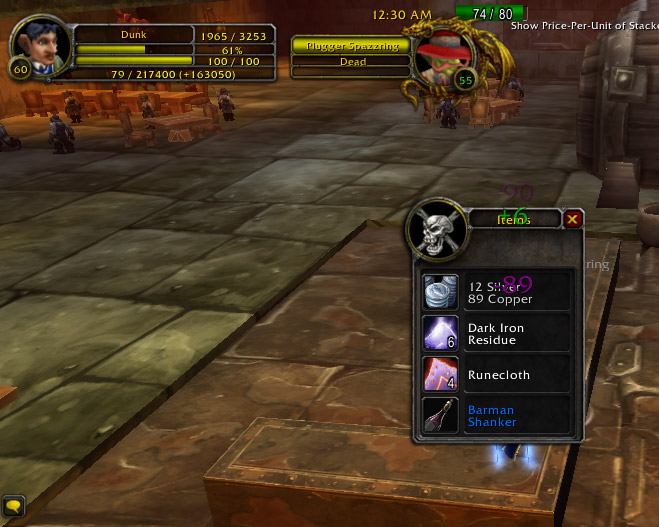Viewport: 659px width, 527px height.
Task: Take the Dark Iron Residue stack
Action: [441, 333]
